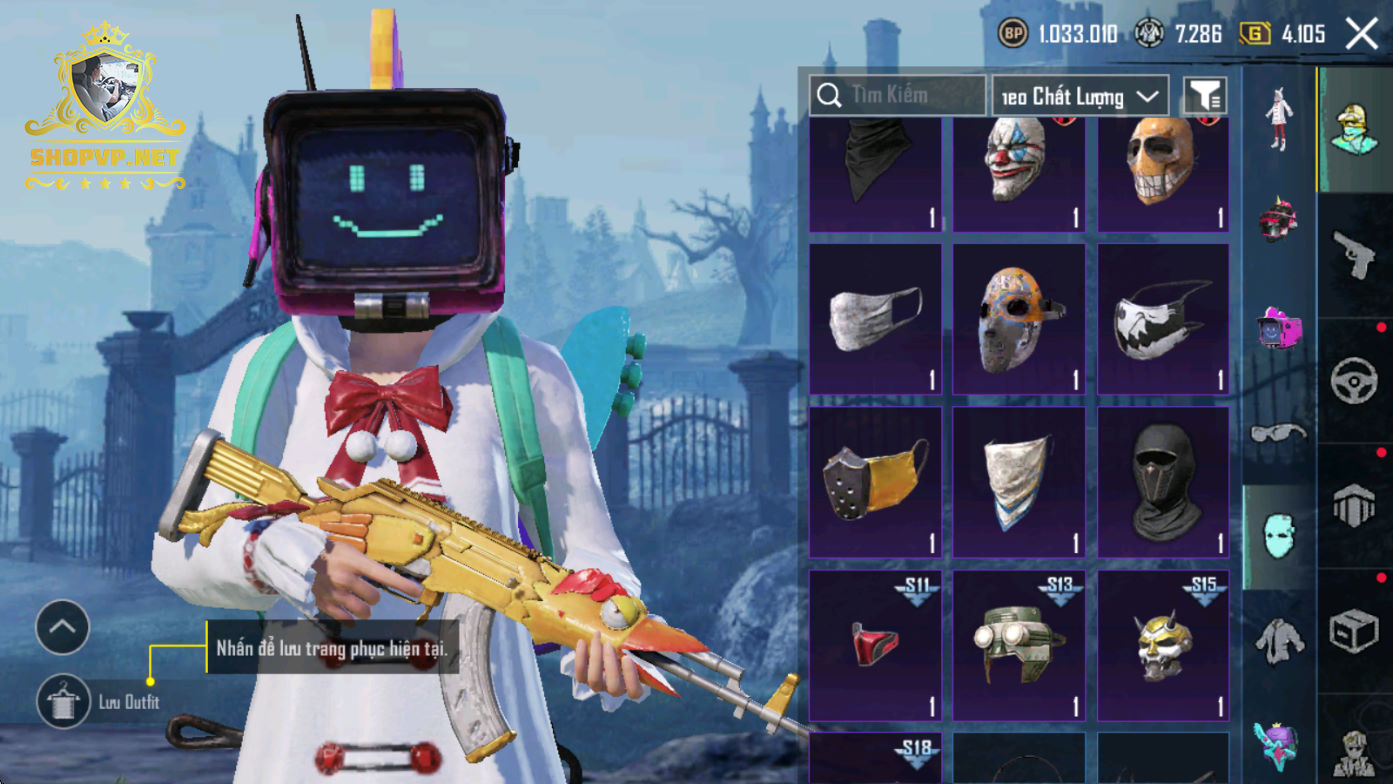The height and width of the screenshot is (784, 1393).
Task: Close the inventory screen with the X
Action: click(1361, 34)
